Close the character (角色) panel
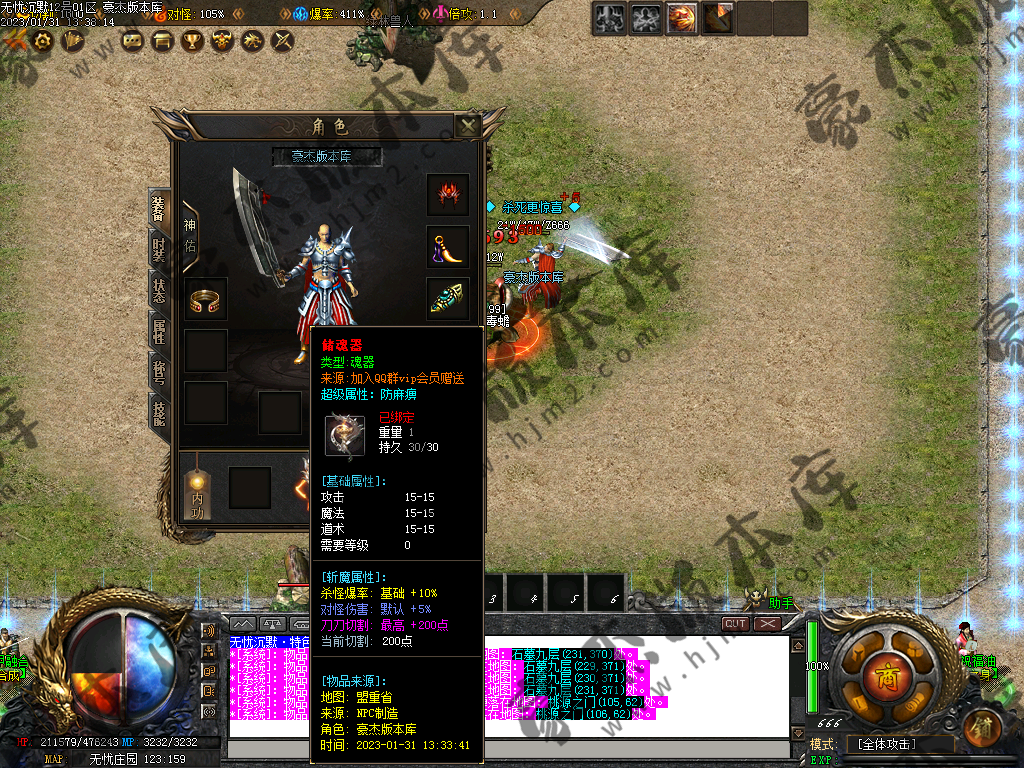This screenshot has height=768, width=1024. coord(467,126)
